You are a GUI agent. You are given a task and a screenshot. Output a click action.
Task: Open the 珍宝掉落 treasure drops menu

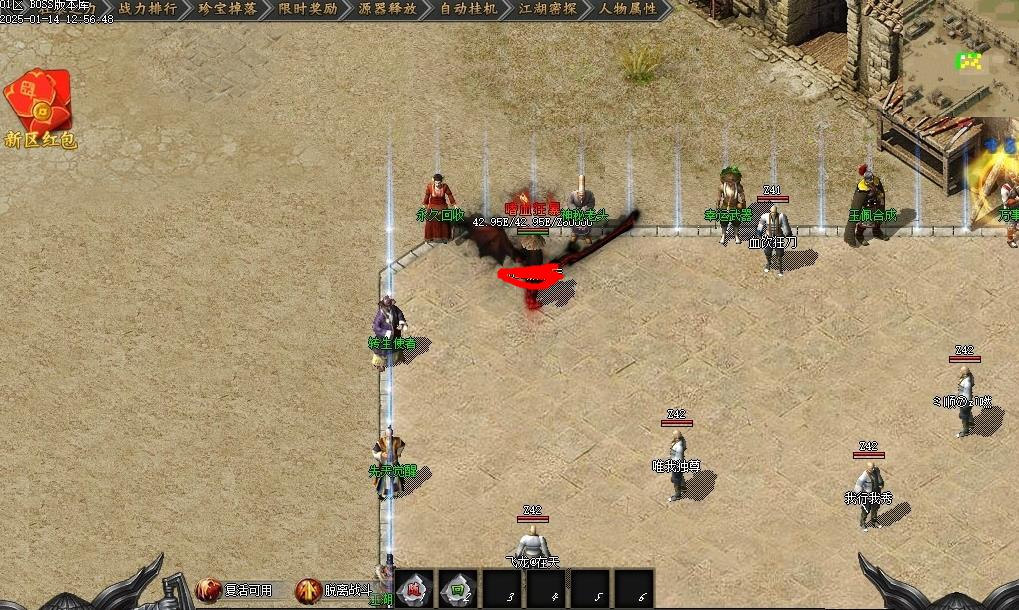[x=228, y=9]
